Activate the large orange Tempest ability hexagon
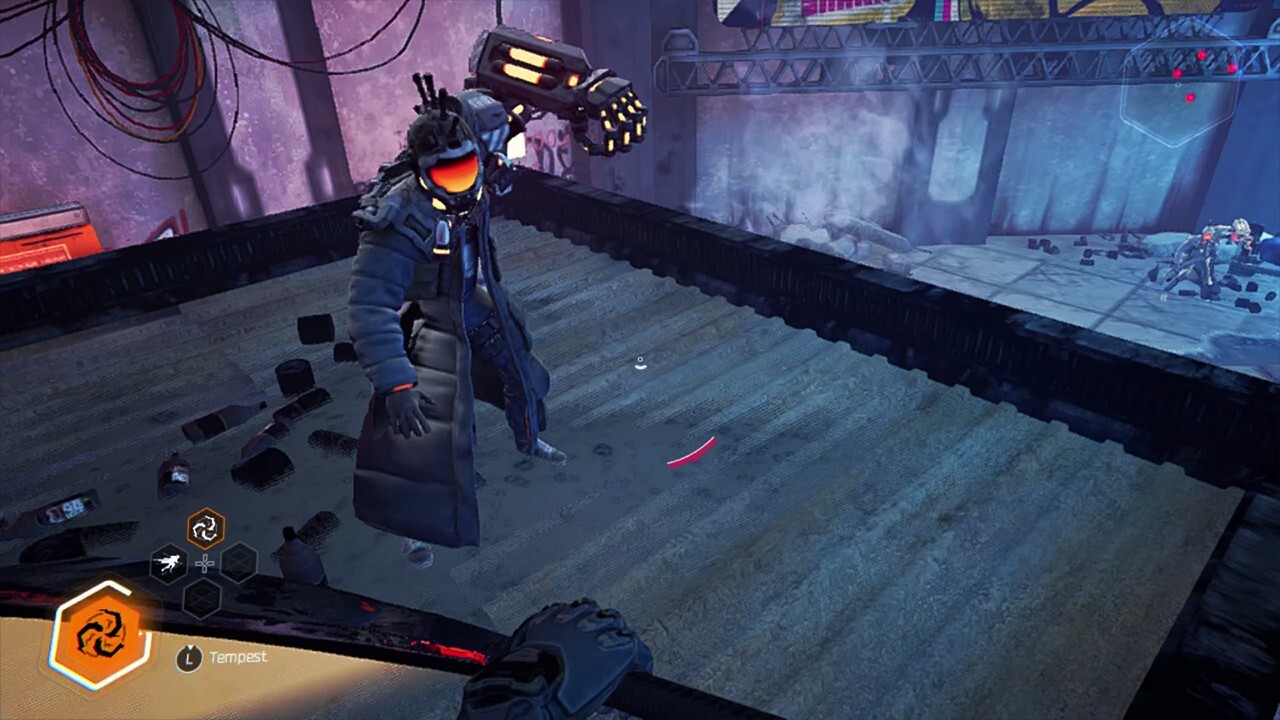 (x=100, y=635)
